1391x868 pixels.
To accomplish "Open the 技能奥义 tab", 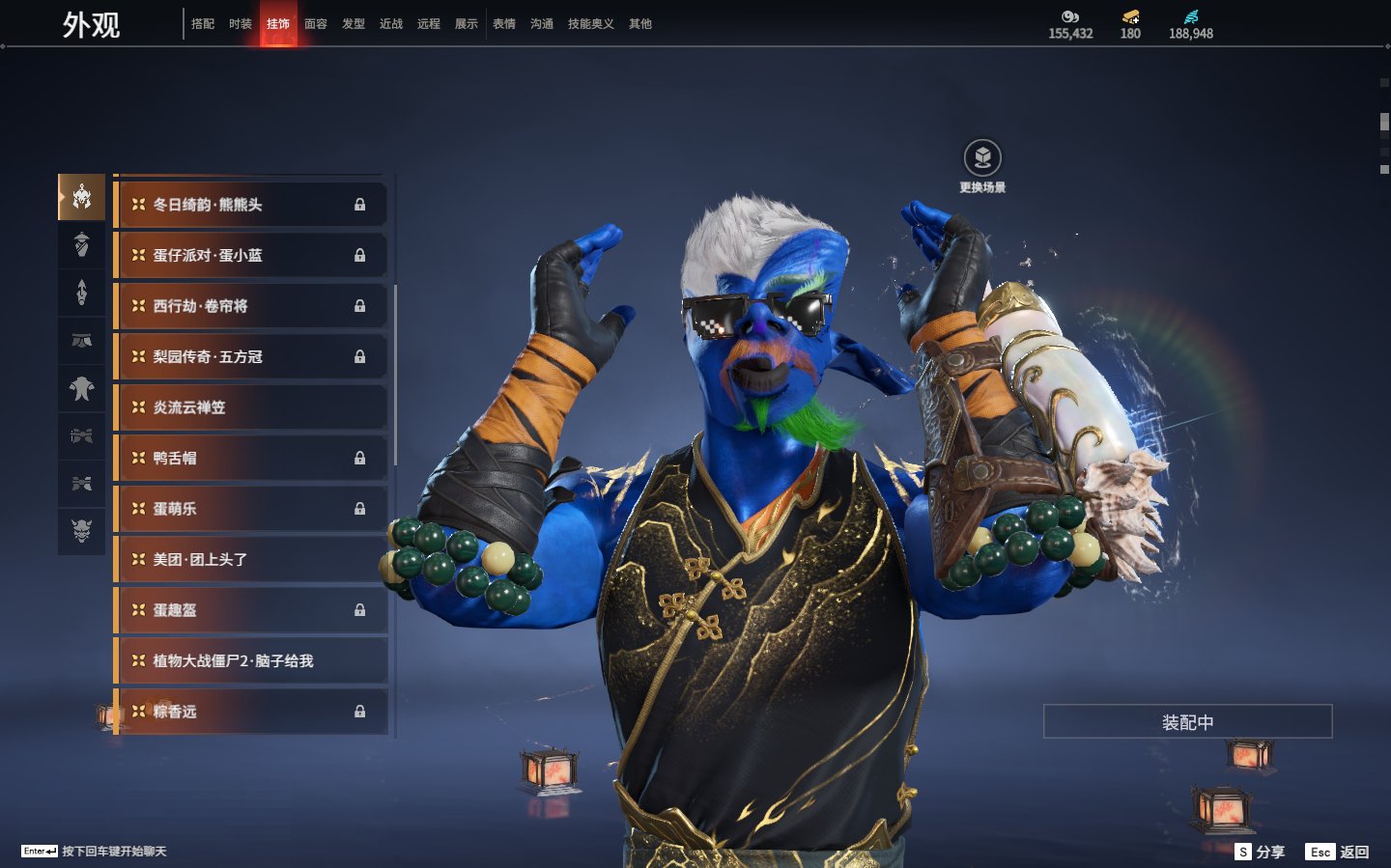I will pyautogui.click(x=590, y=24).
